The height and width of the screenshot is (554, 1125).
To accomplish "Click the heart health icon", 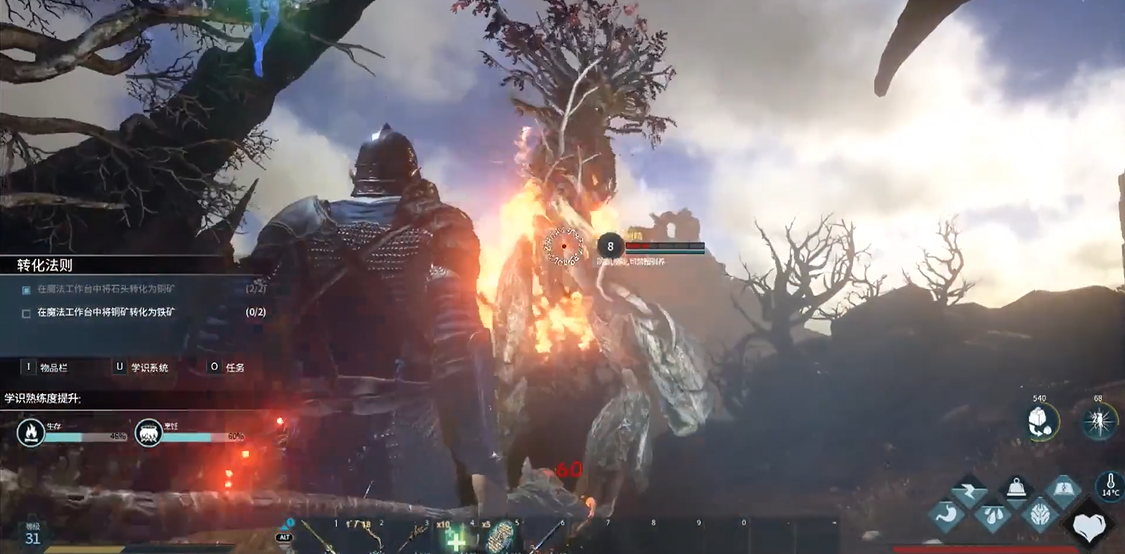I will click(1089, 525).
